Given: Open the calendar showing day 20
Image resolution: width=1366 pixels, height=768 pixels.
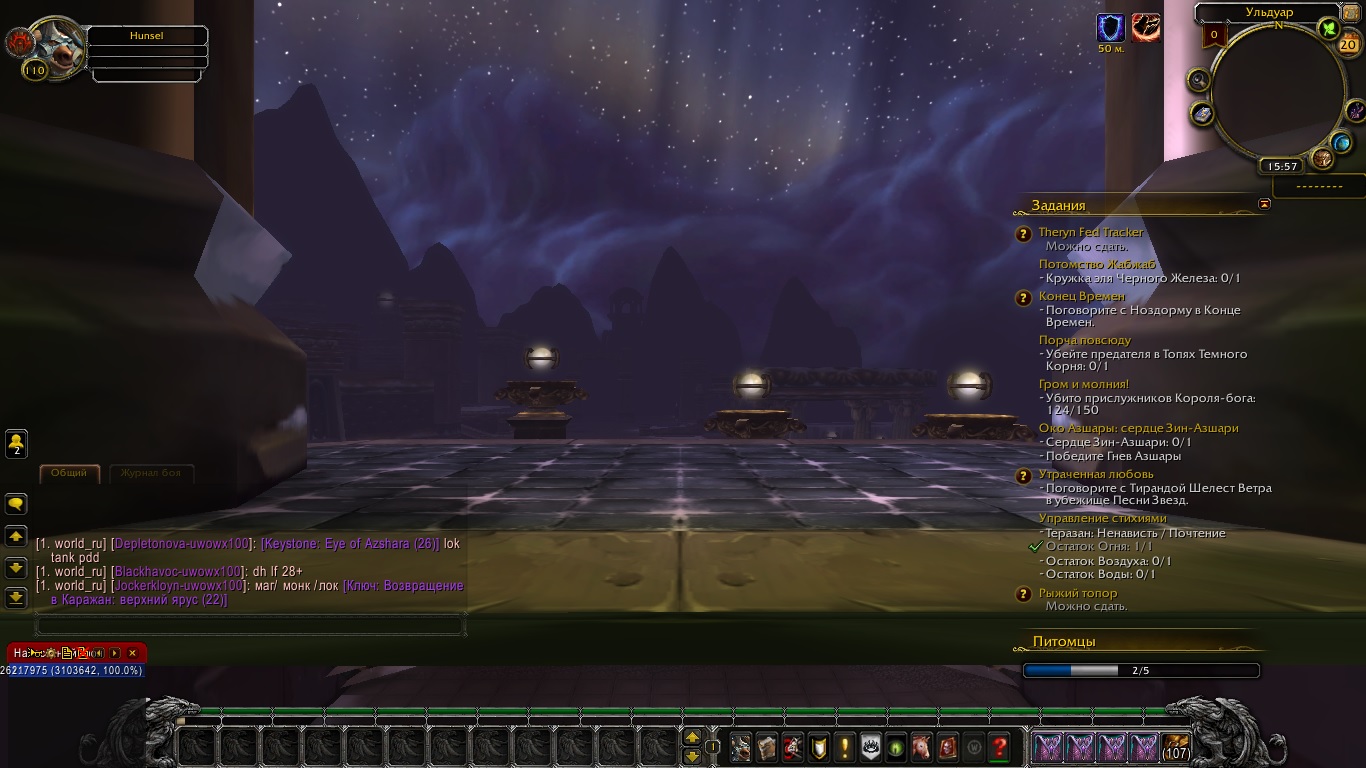Looking at the screenshot, I should coord(1347,44).
